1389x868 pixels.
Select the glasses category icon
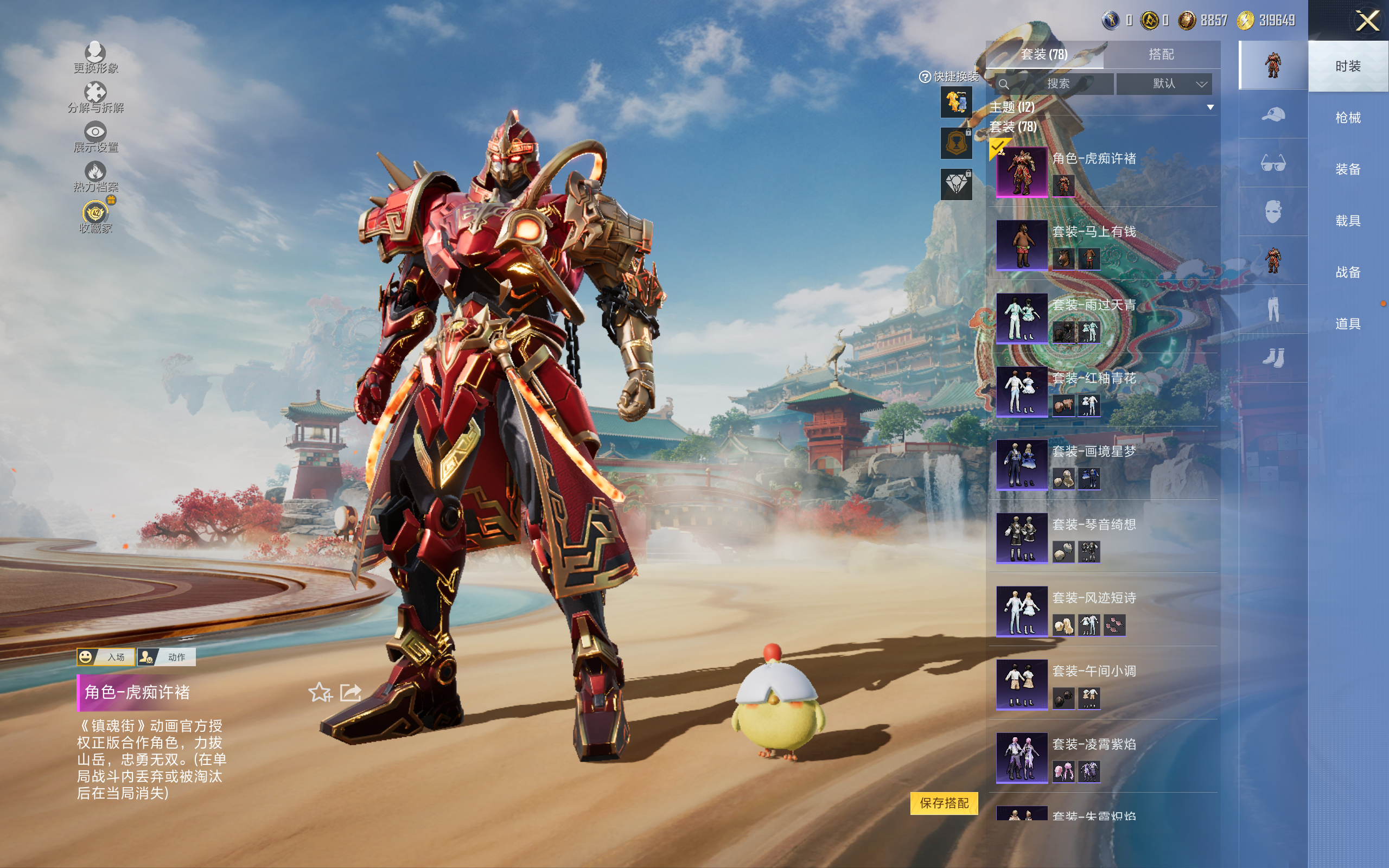pyautogui.click(x=1272, y=163)
